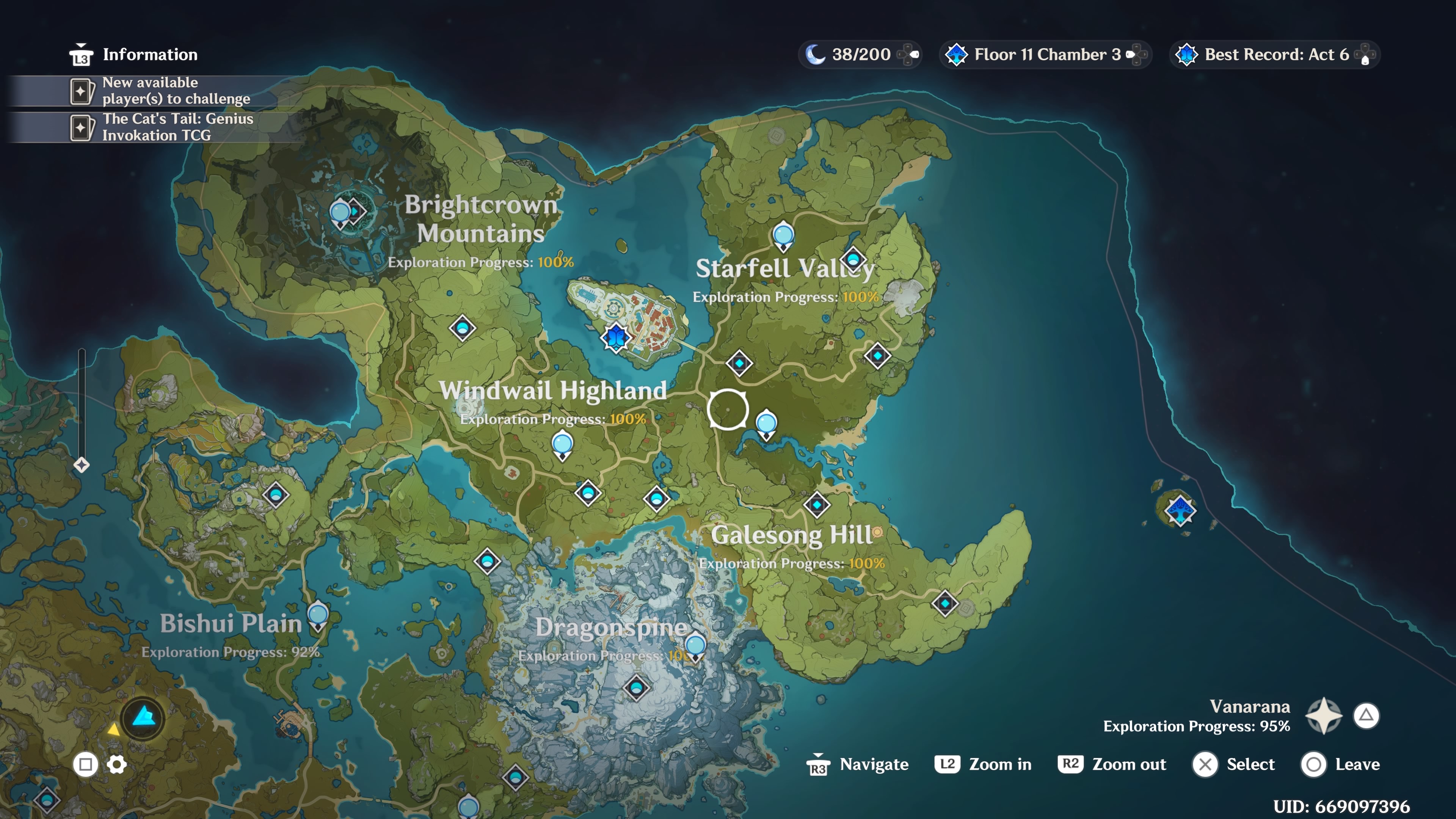Select the teleport waypoint directly above Galesong Hill label

[817, 504]
